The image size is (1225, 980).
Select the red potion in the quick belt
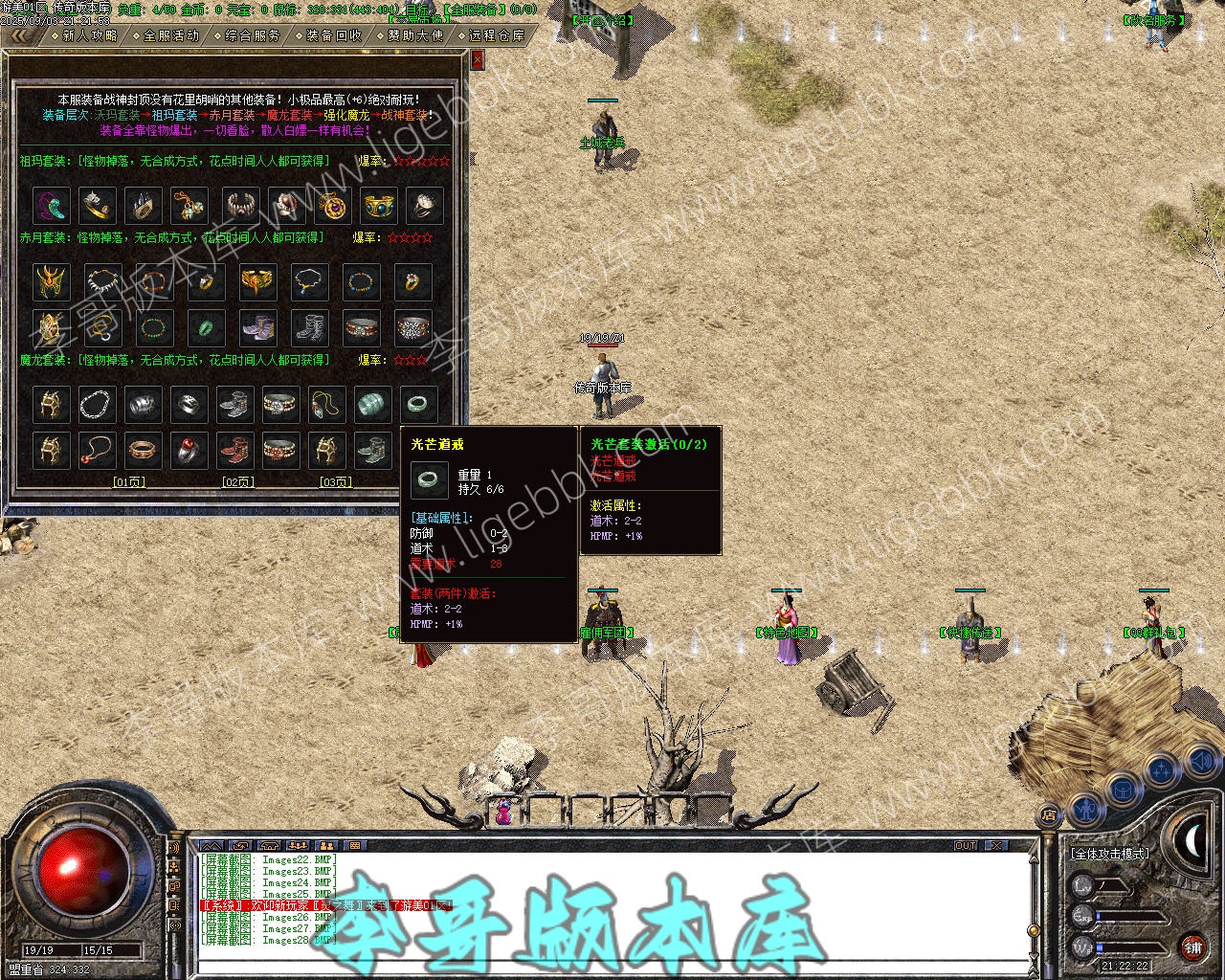pyautogui.click(x=501, y=813)
